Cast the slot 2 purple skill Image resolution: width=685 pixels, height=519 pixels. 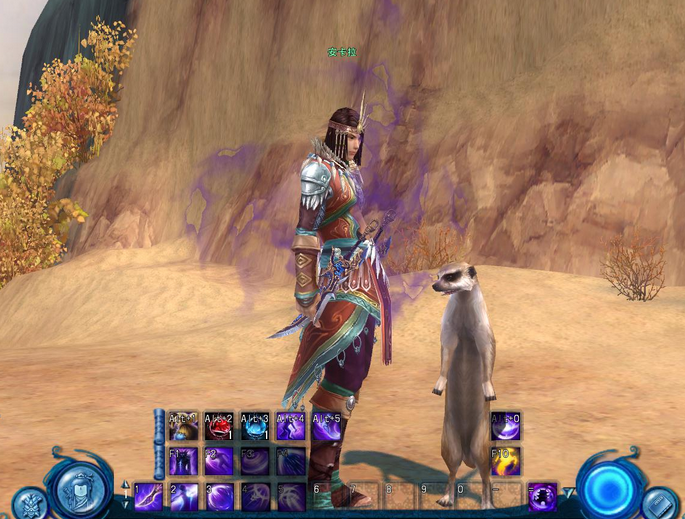click(184, 496)
